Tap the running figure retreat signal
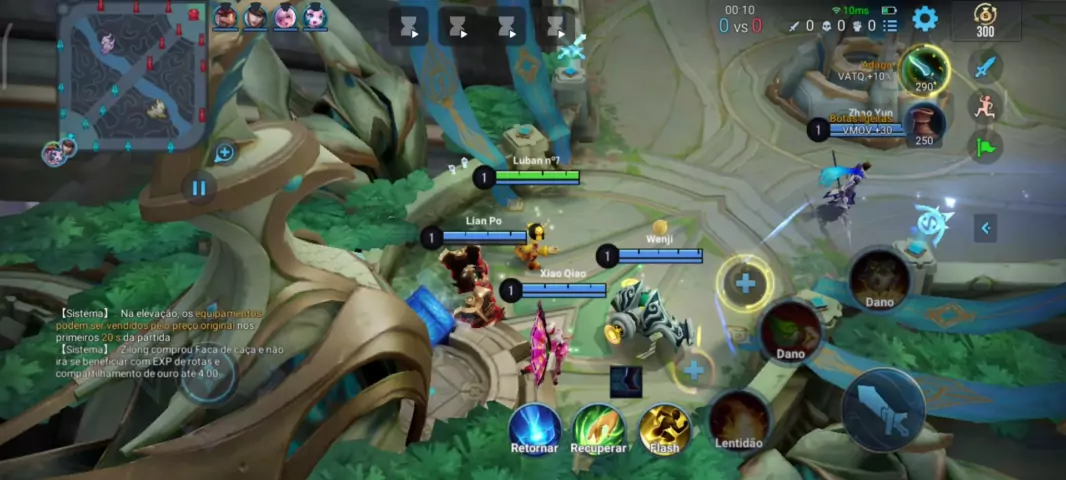Screen dimensions: 1066x480 click(x=985, y=107)
